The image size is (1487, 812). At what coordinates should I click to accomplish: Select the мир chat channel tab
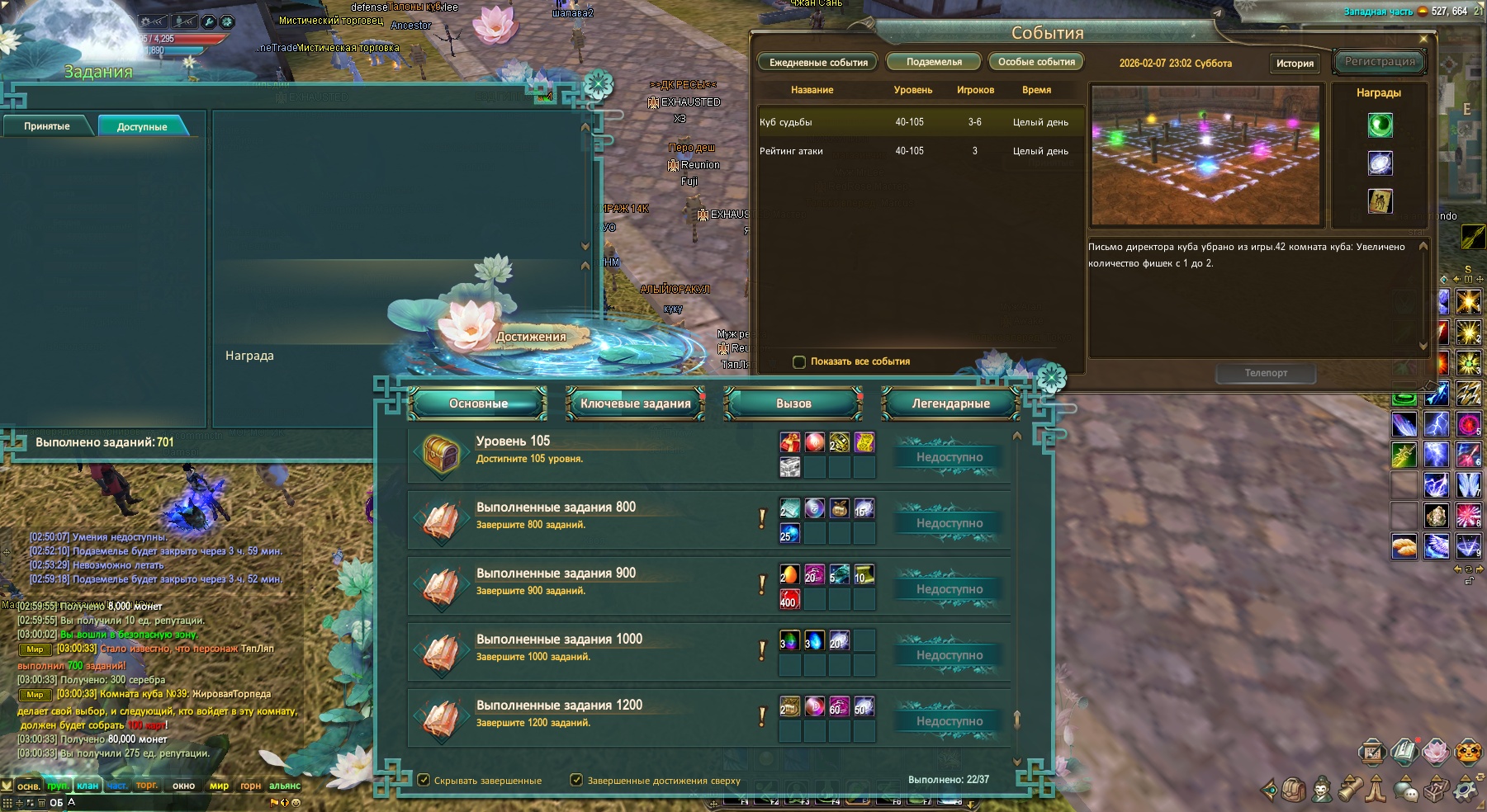(x=219, y=786)
